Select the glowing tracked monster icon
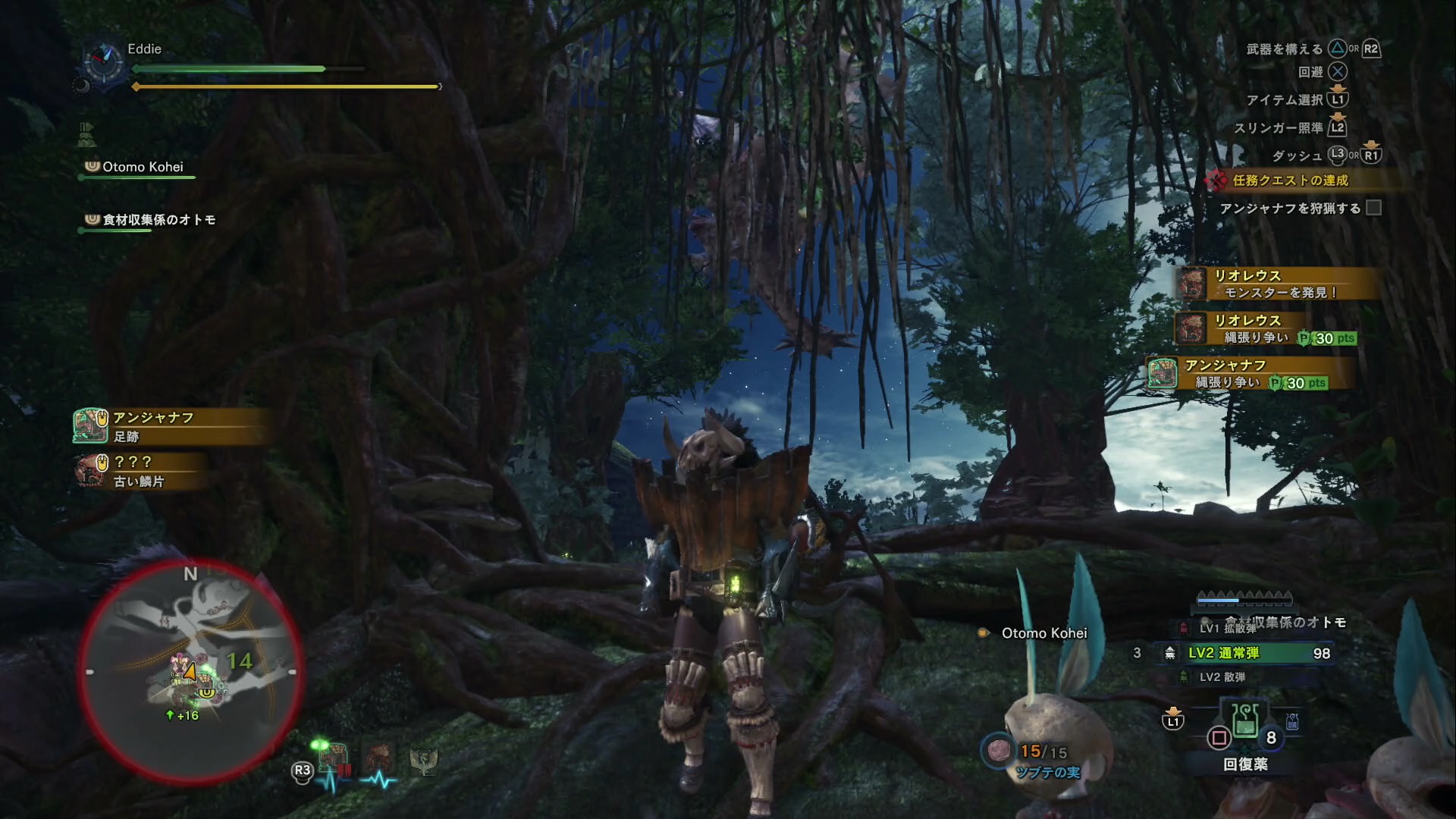Image resolution: width=1456 pixels, height=819 pixels. coord(333,757)
